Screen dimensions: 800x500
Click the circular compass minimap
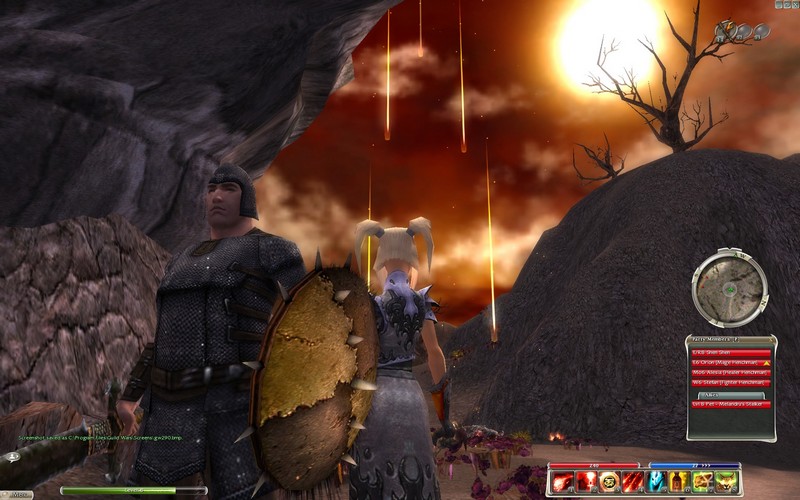(730, 288)
